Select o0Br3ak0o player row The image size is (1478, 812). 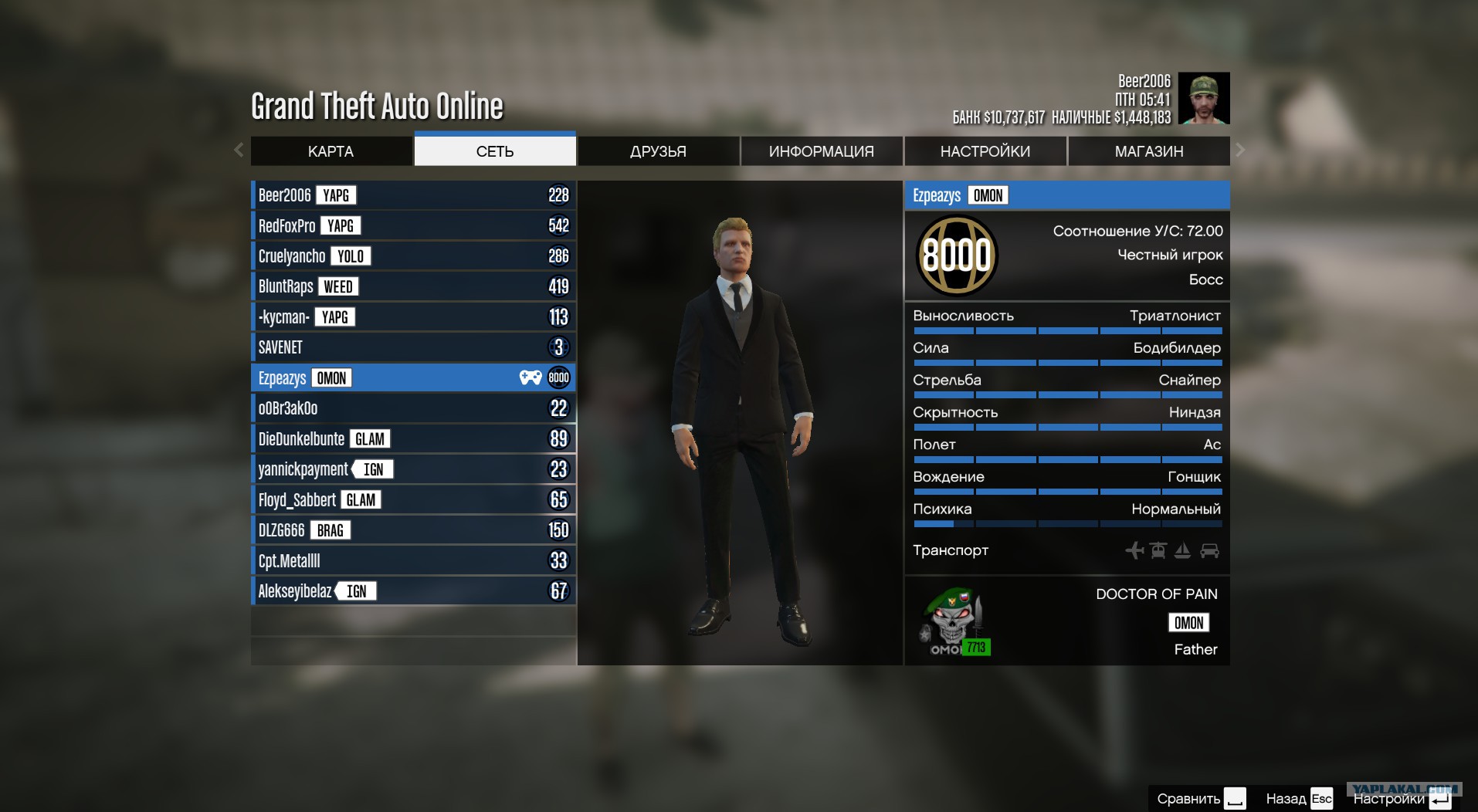tap(413, 408)
